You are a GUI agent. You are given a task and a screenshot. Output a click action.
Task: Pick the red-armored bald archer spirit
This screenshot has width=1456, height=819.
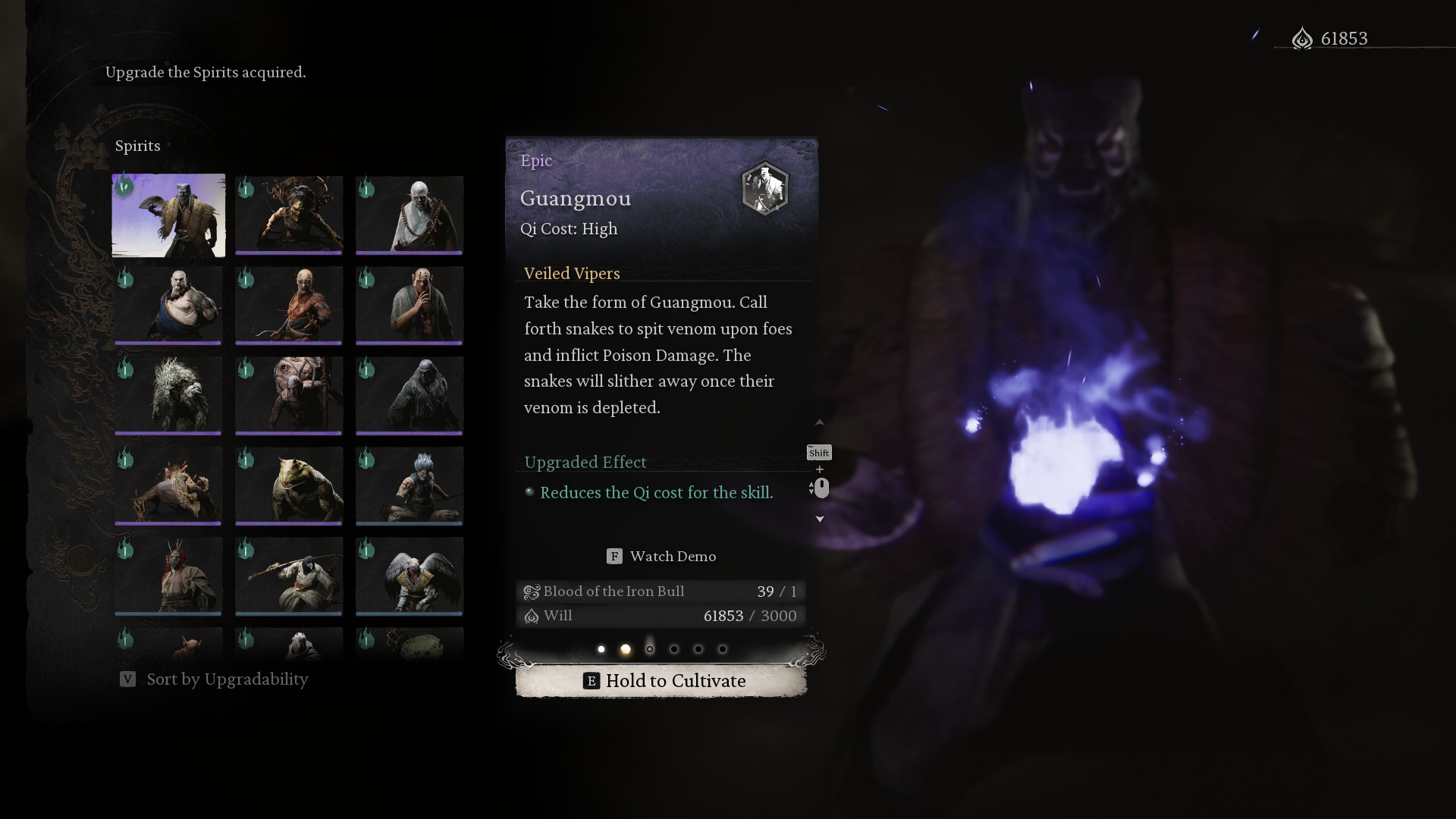[289, 305]
